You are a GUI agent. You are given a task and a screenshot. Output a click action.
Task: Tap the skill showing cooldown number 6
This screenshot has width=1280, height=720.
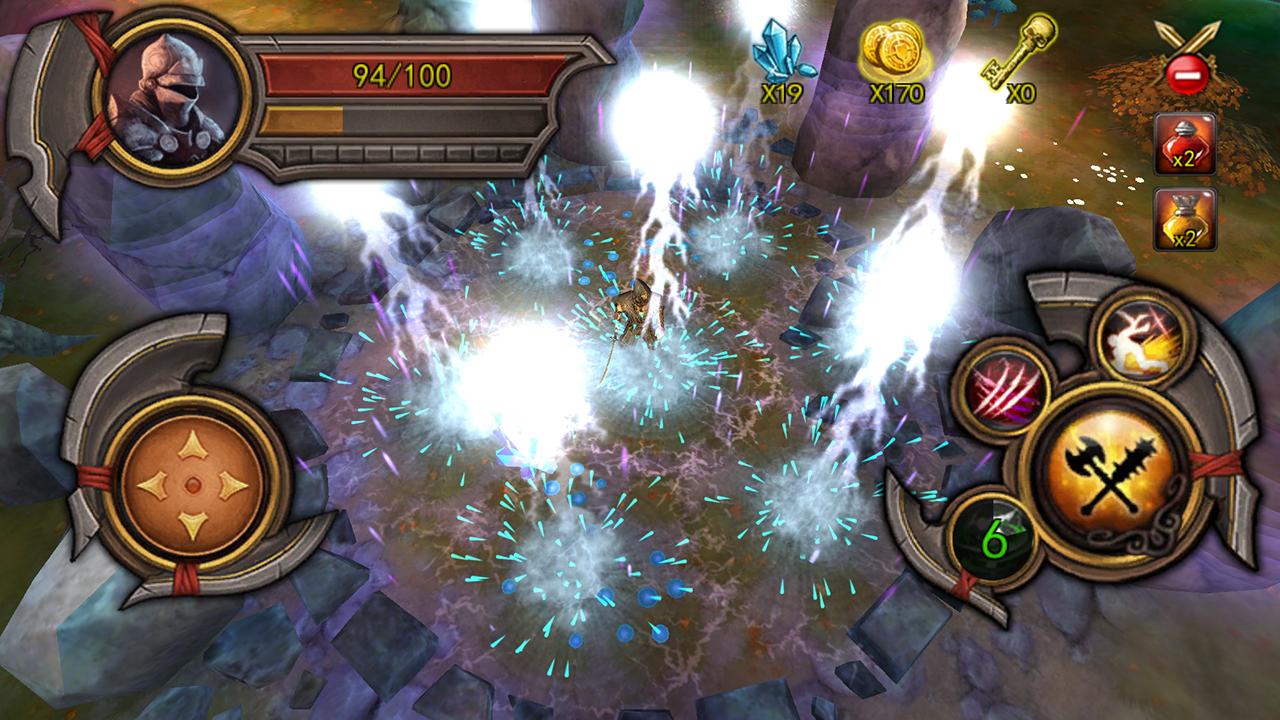coord(994,538)
